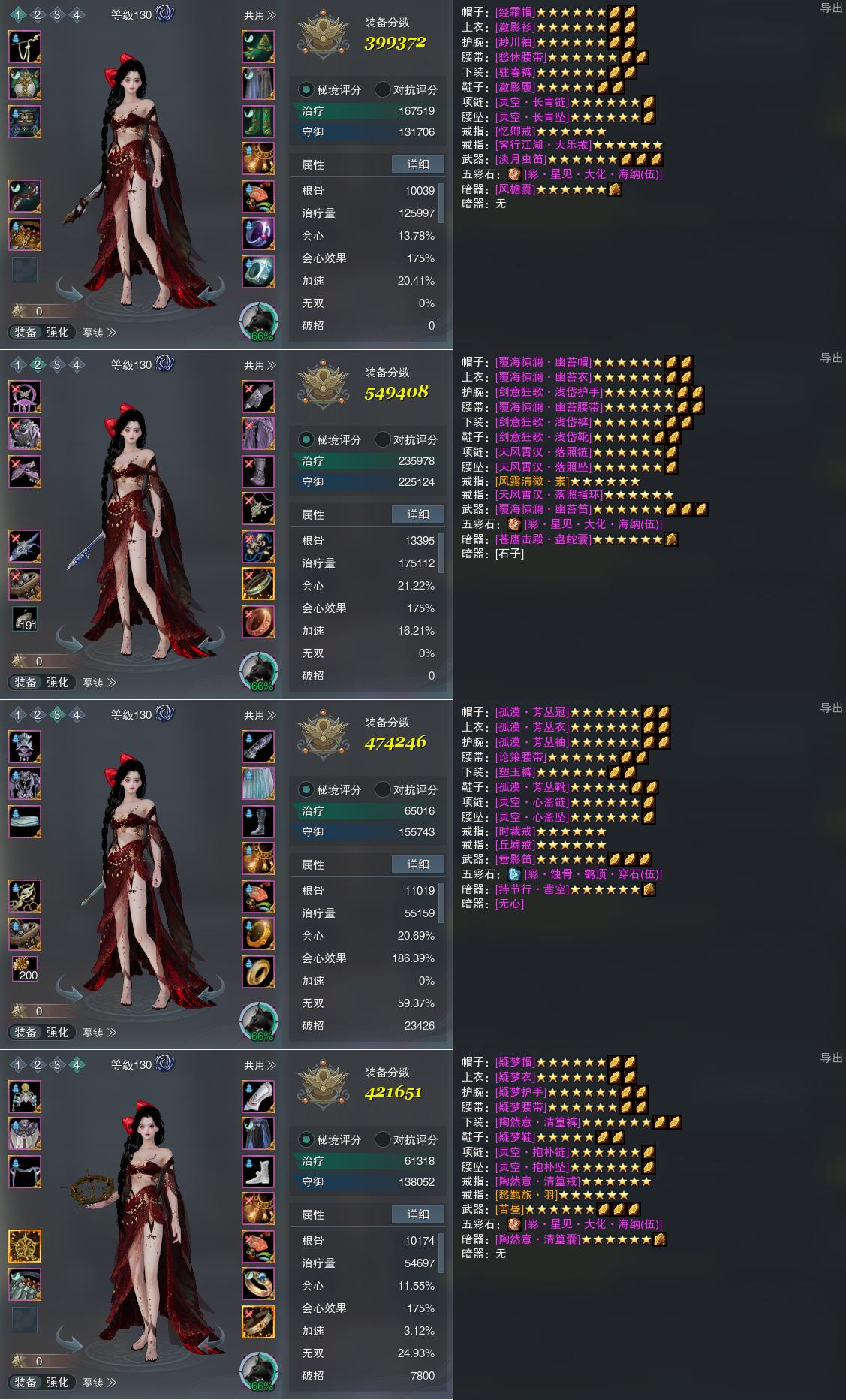Switch to preset 3 in the 474246-score panel
The width and height of the screenshot is (846, 1400).
pos(57,715)
